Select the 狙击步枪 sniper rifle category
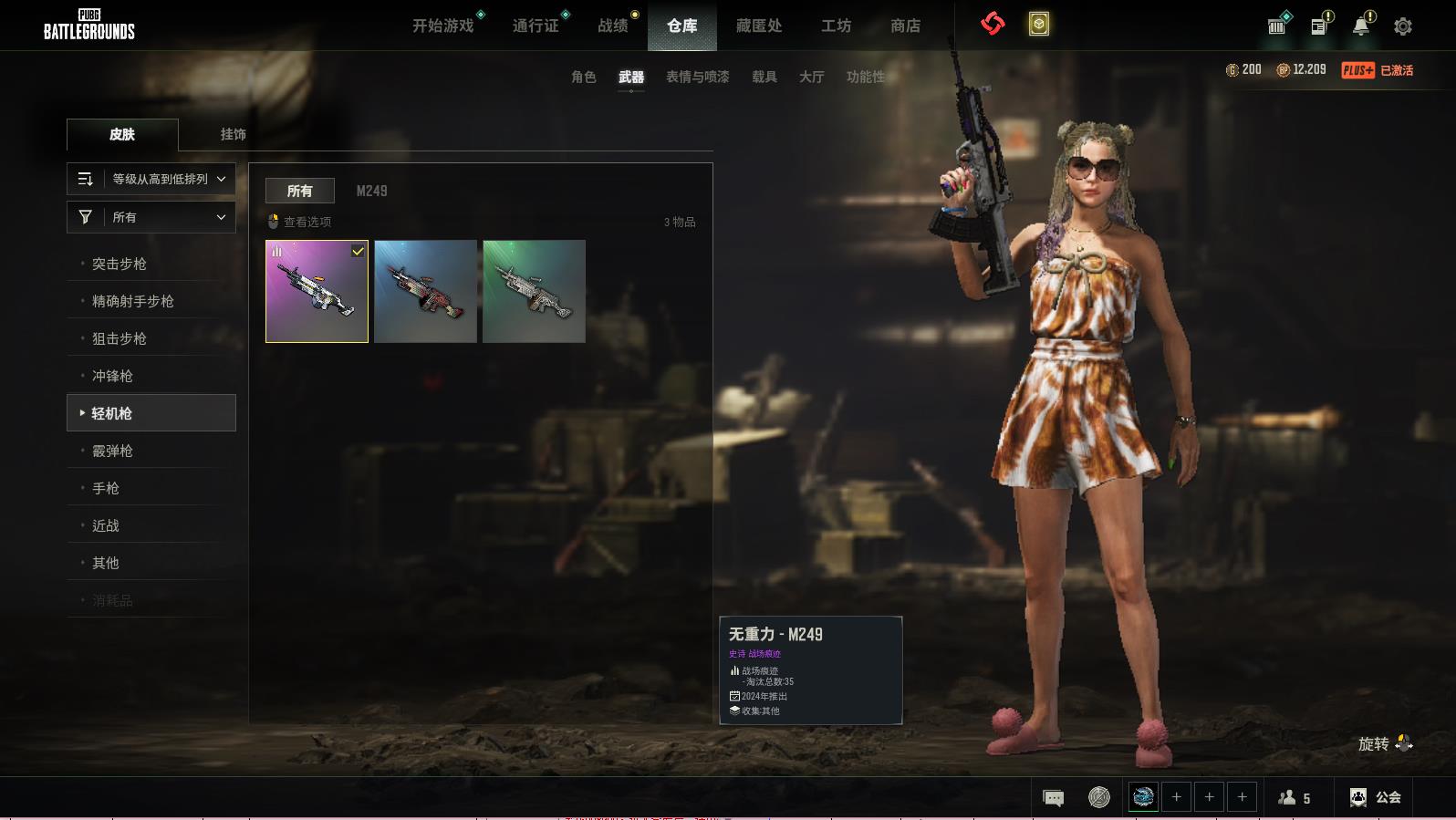Viewport: 1456px width, 820px height. coord(120,338)
